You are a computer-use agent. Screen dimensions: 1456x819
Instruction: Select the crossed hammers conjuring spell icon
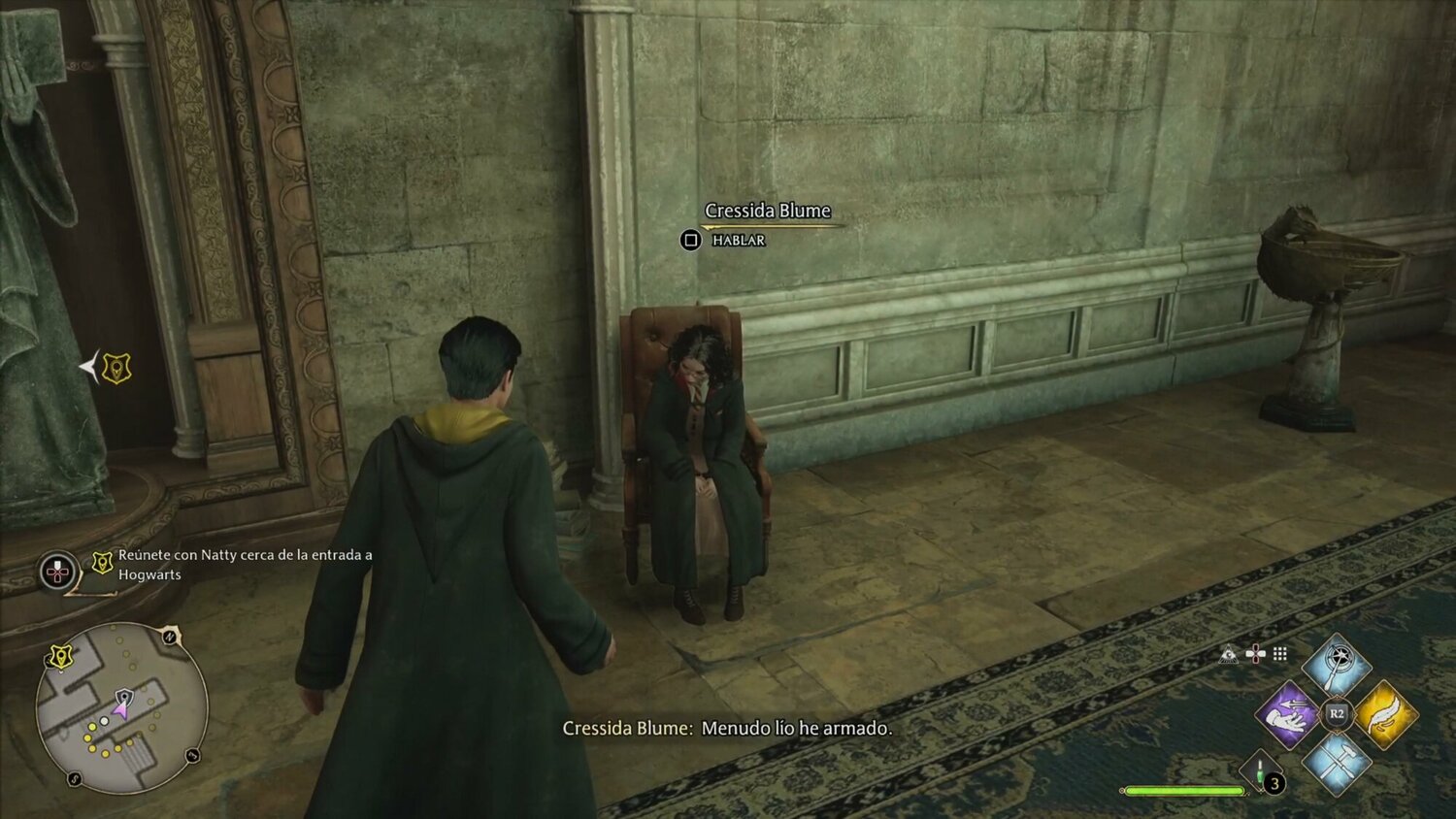tap(1336, 765)
